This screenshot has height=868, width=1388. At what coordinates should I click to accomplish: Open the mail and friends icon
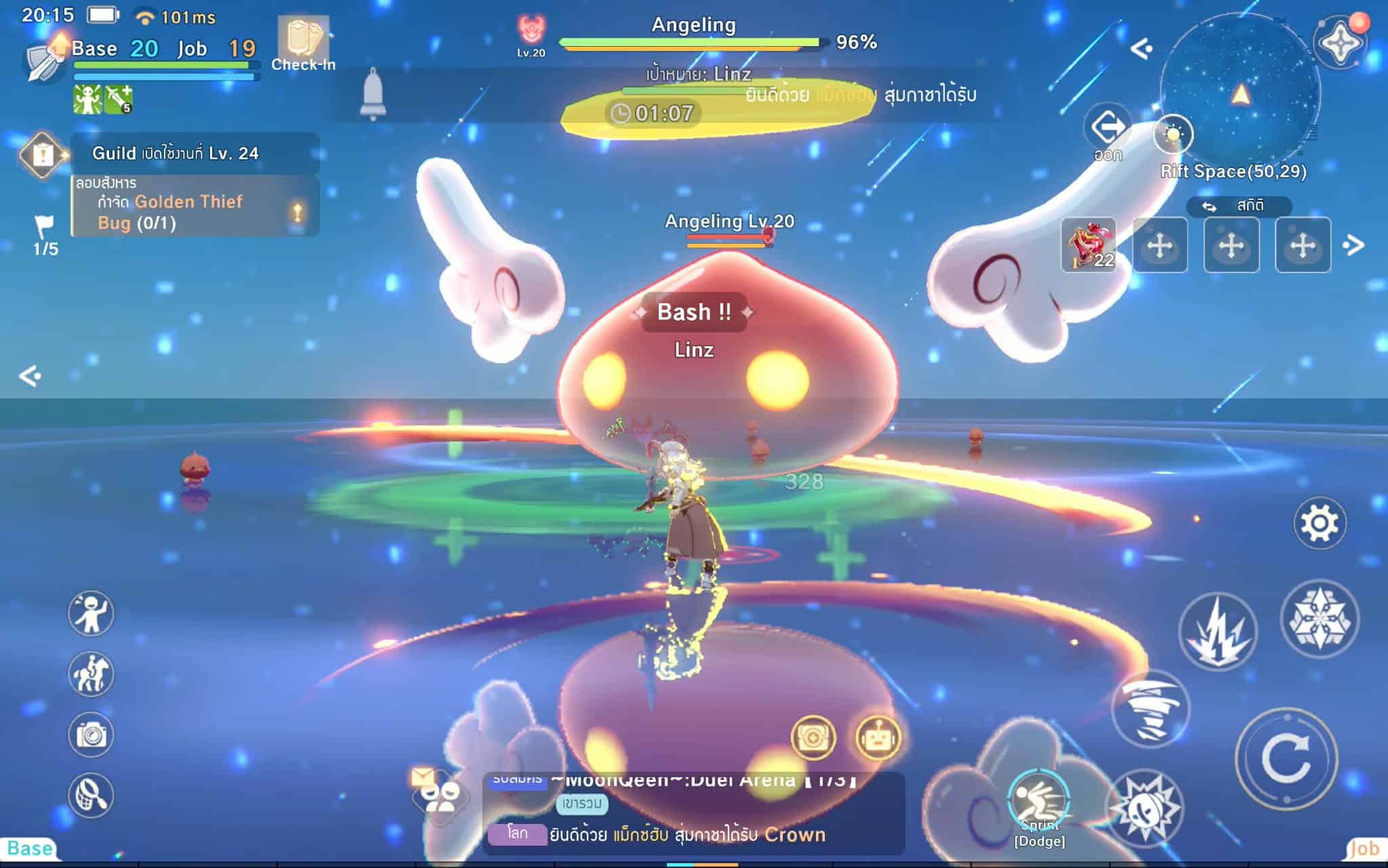click(x=439, y=794)
